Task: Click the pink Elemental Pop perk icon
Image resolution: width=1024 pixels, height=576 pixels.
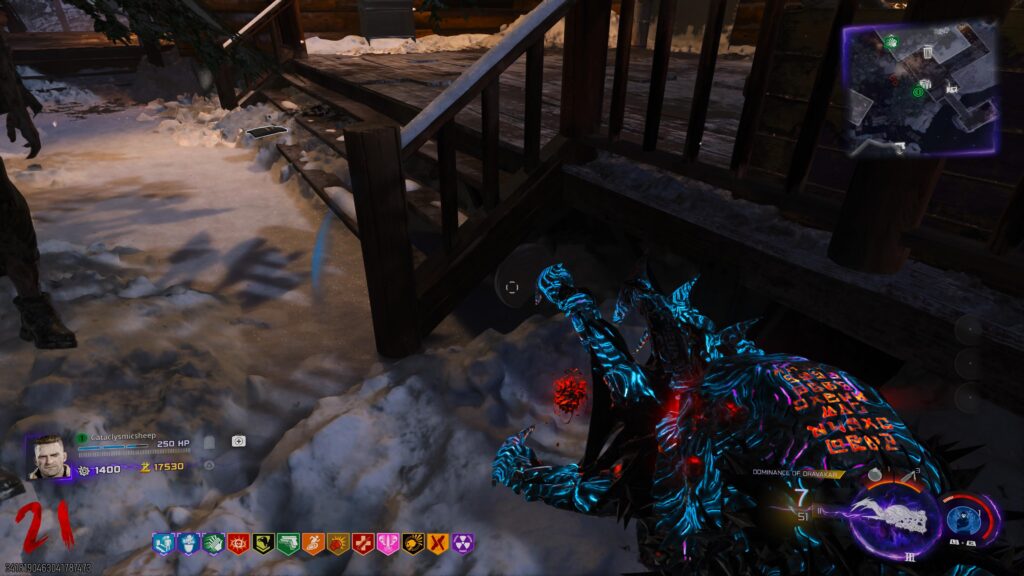Action: tap(388, 544)
